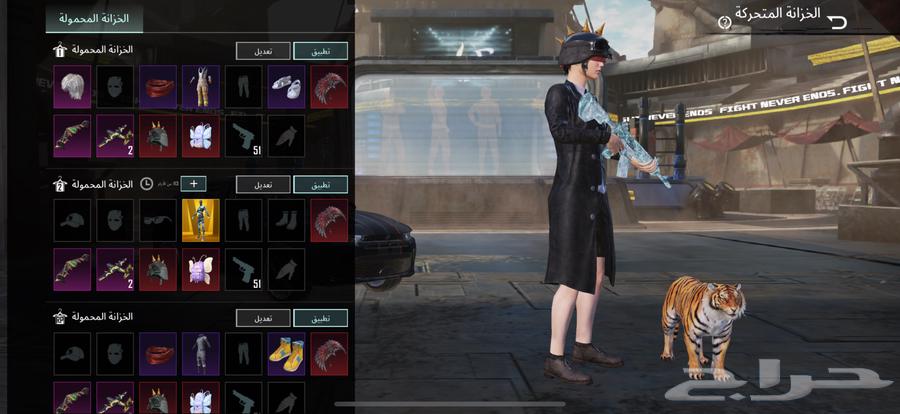Pick the white butterfly backpack in preset 1

(x=201, y=135)
